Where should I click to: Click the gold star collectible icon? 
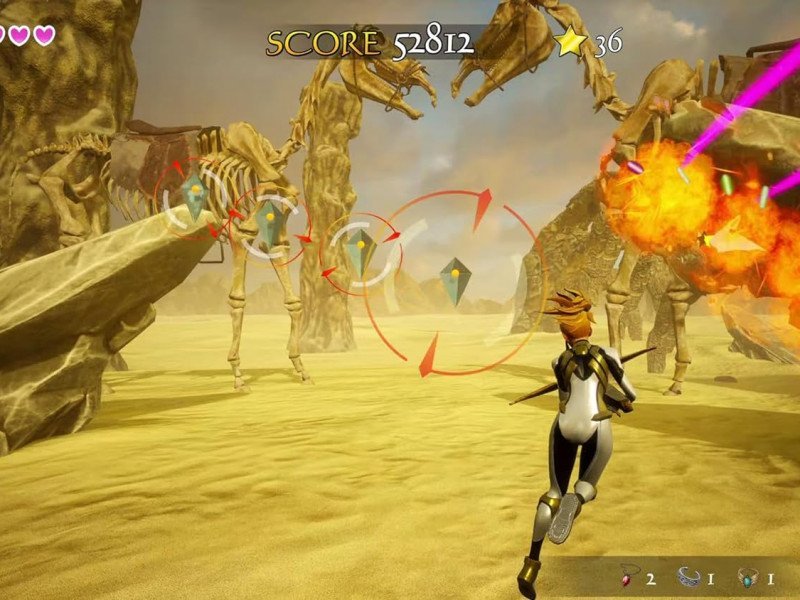[x=571, y=42]
